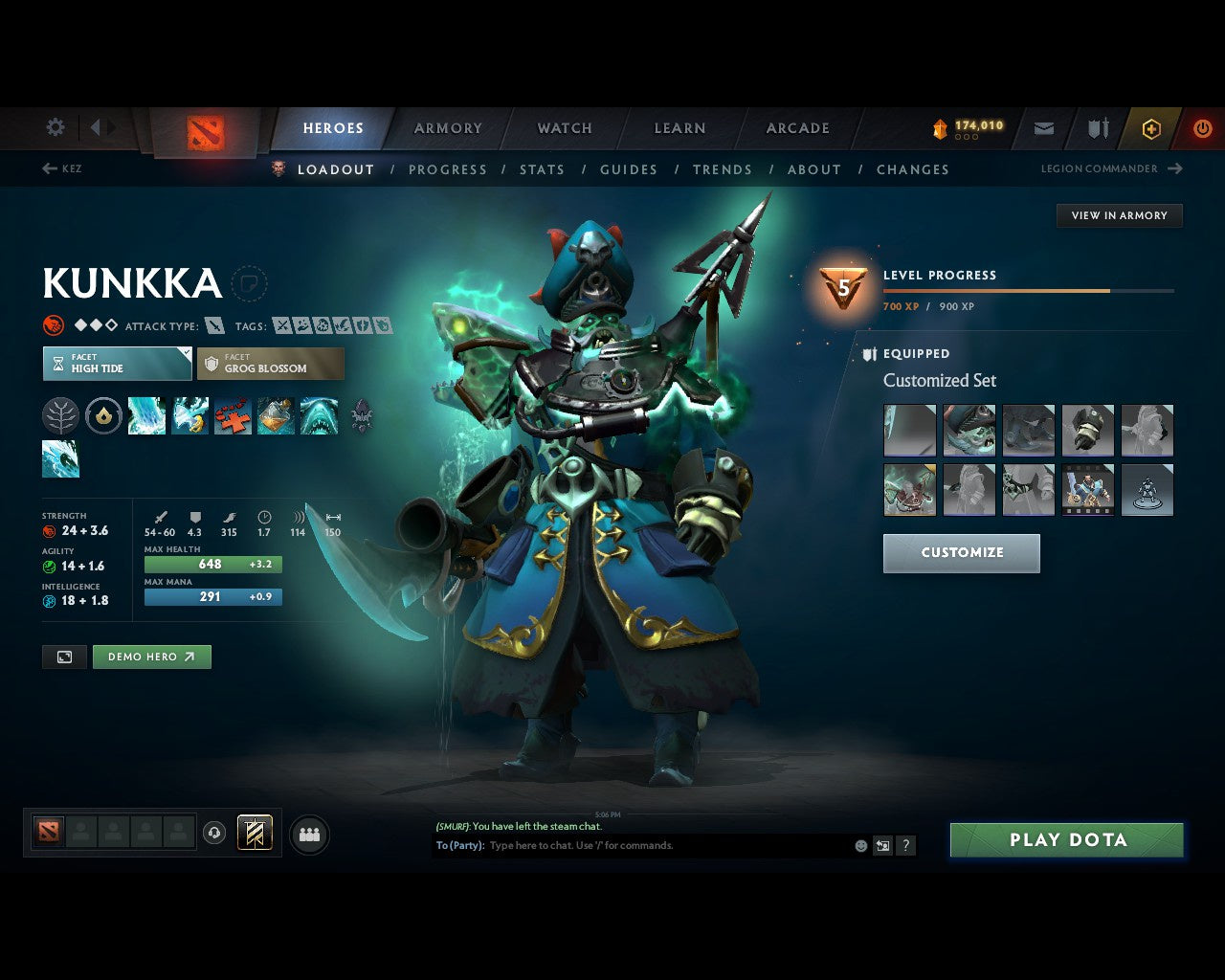This screenshot has width=1225, height=980.
Task: Switch to the Guides tab
Action: pyautogui.click(x=628, y=169)
